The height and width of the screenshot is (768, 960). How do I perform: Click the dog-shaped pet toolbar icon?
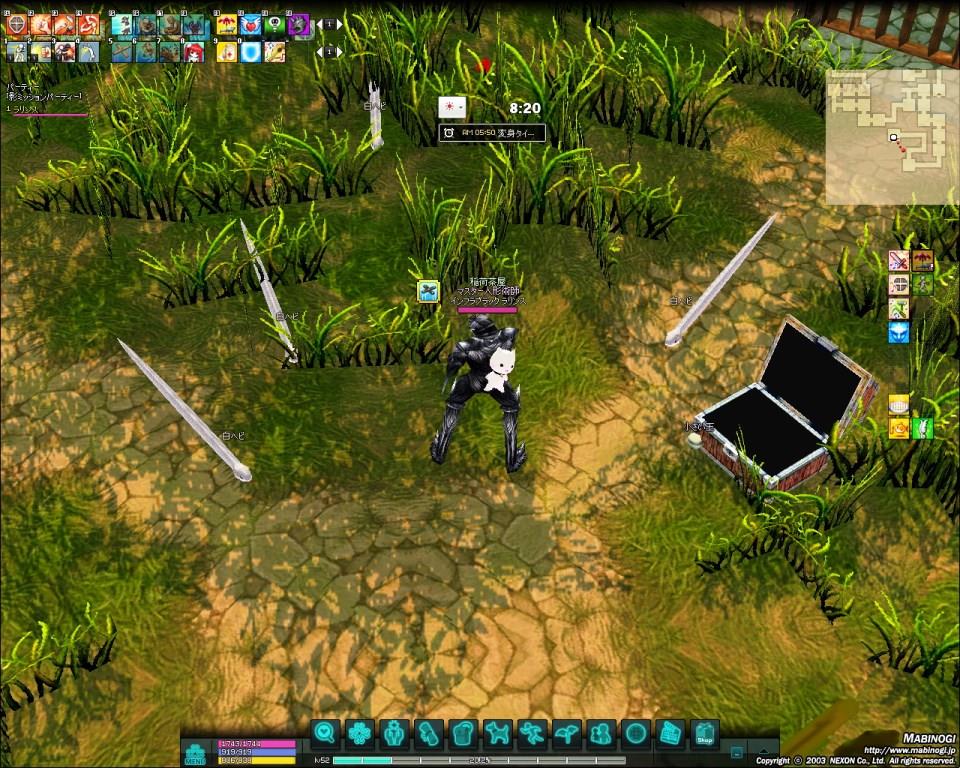click(x=497, y=734)
